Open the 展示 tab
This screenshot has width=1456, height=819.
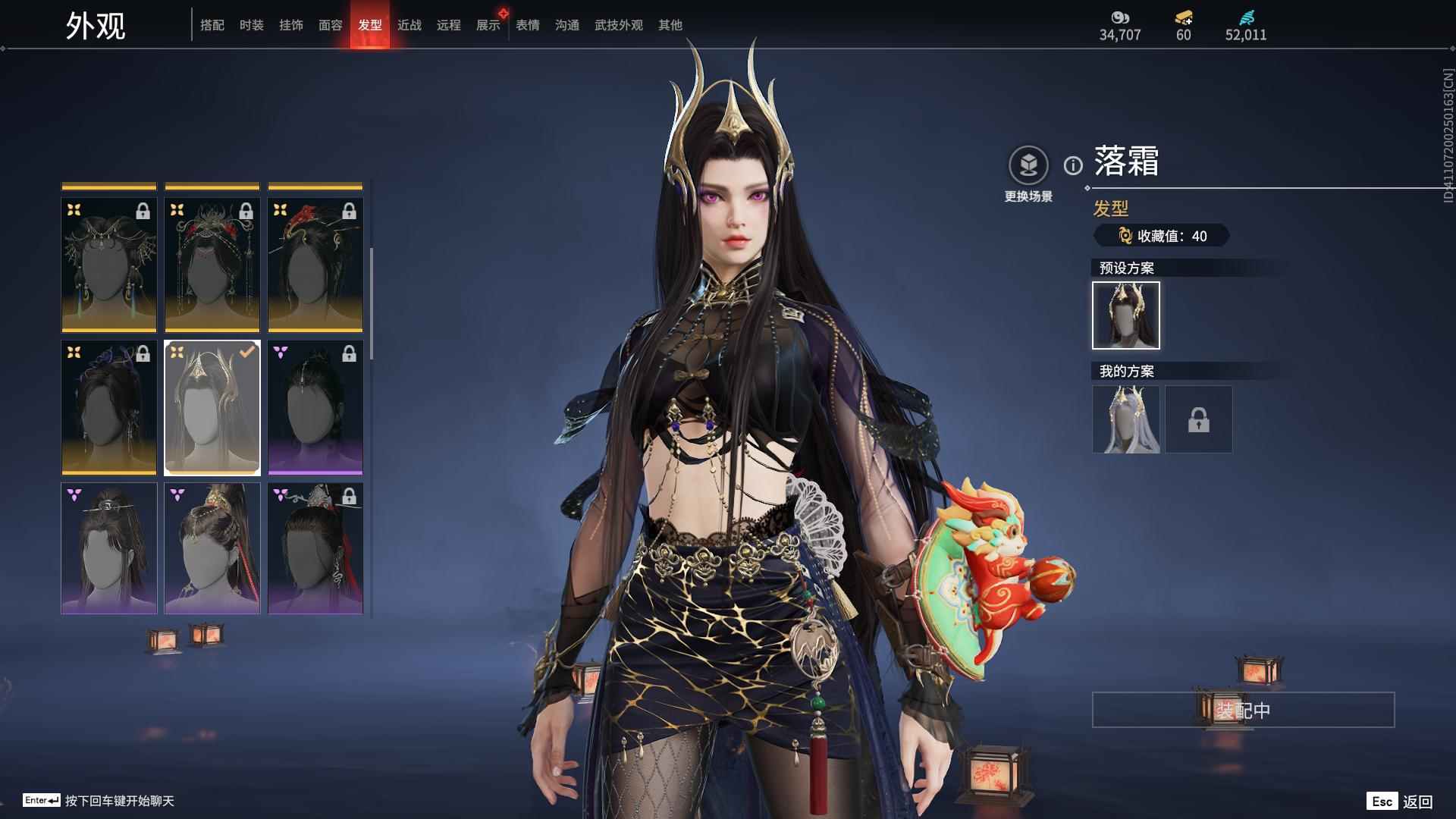coord(488,25)
